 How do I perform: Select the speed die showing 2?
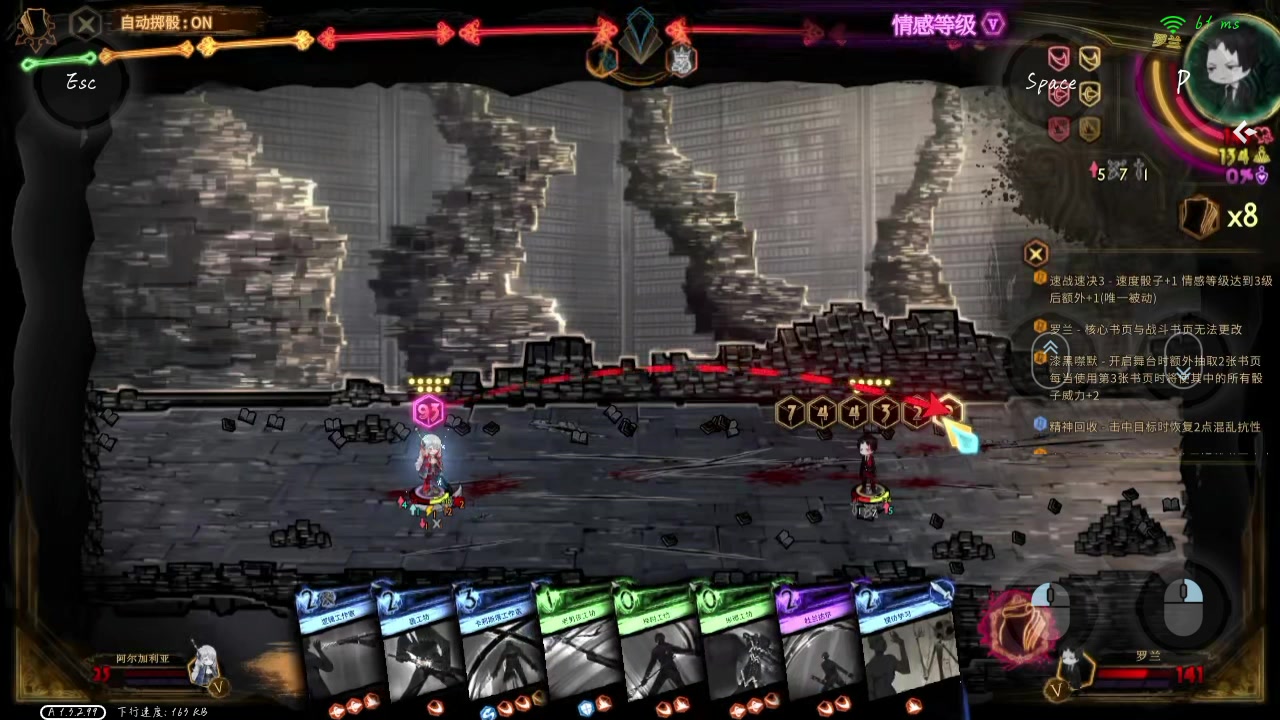pyautogui.click(x=915, y=411)
